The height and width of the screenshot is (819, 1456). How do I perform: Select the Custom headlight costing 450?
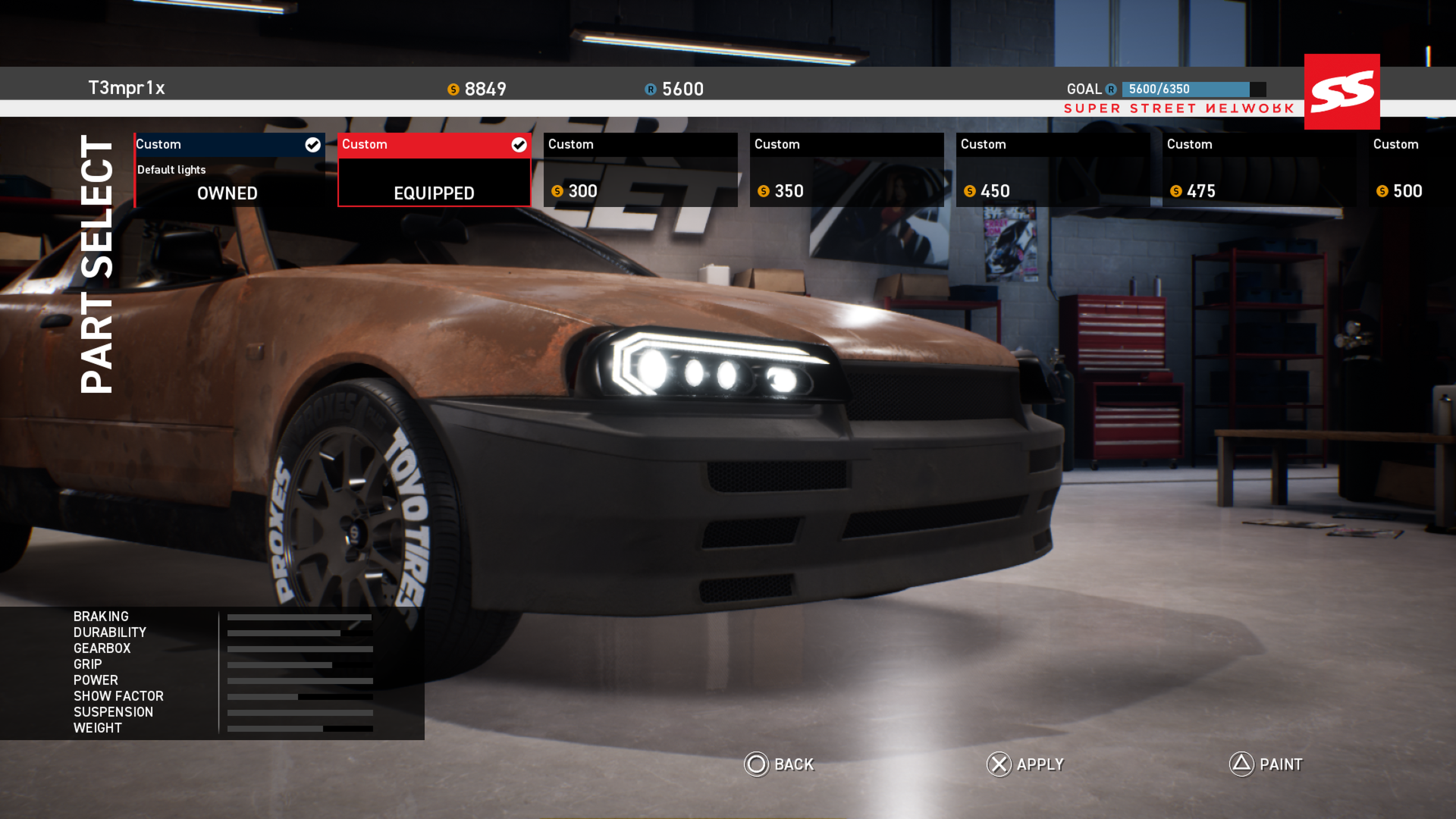pyautogui.click(x=1053, y=168)
